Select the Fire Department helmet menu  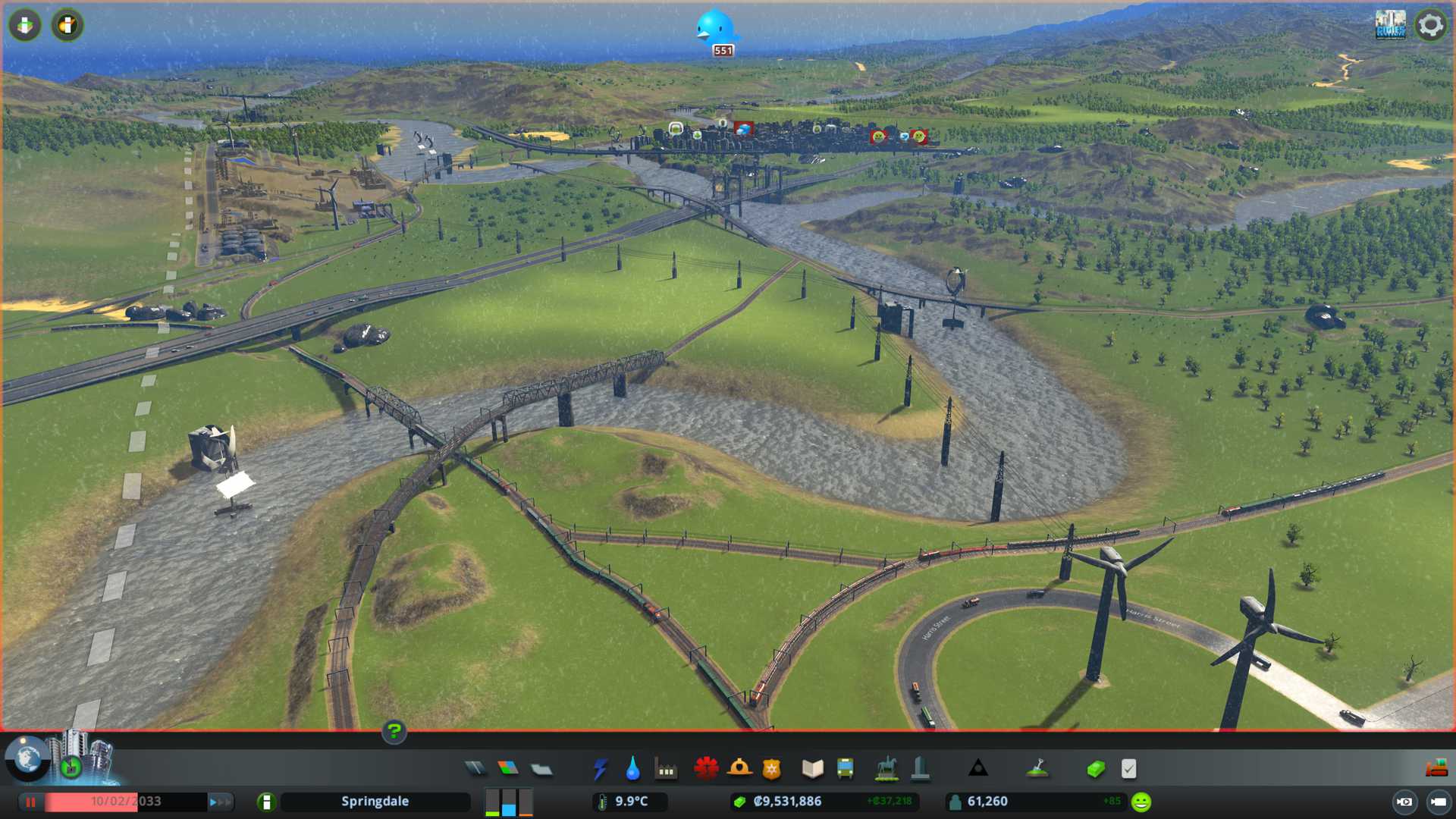coord(739,769)
